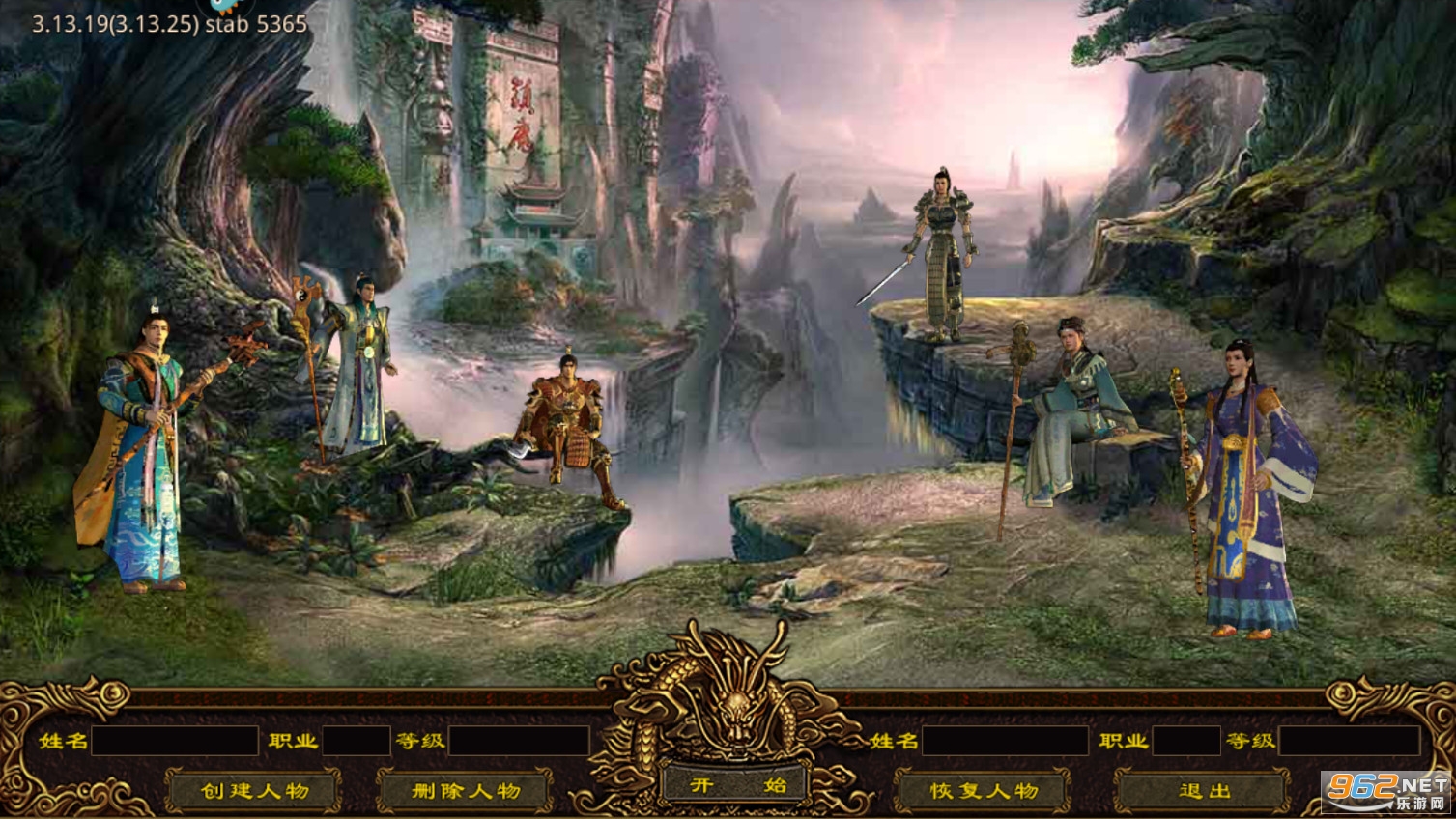1456x819 pixels.
Task: Select the warrior seated in golden armor
Action: (570, 425)
